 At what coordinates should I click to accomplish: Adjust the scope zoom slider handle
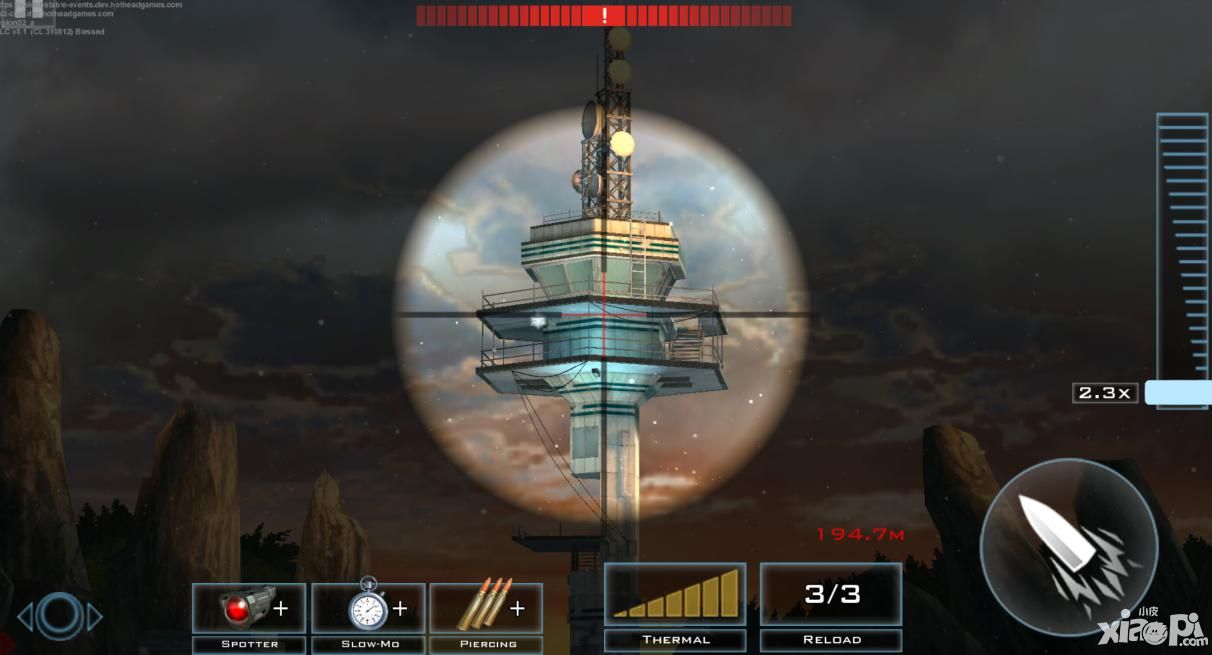(x=1177, y=392)
